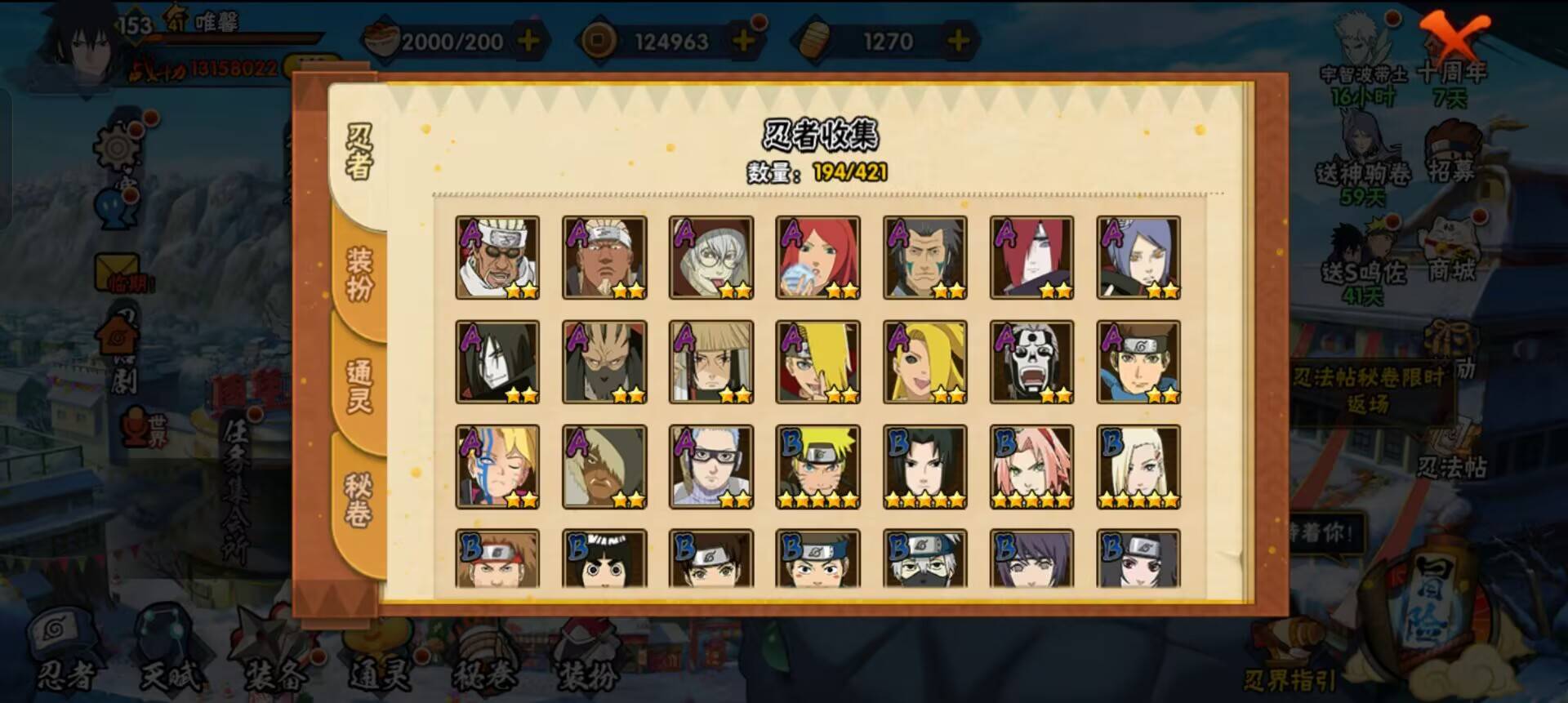
Task: Pick the long black-haired Orochimaru portrait
Action: pyautogui.click(x=497, y=362)
